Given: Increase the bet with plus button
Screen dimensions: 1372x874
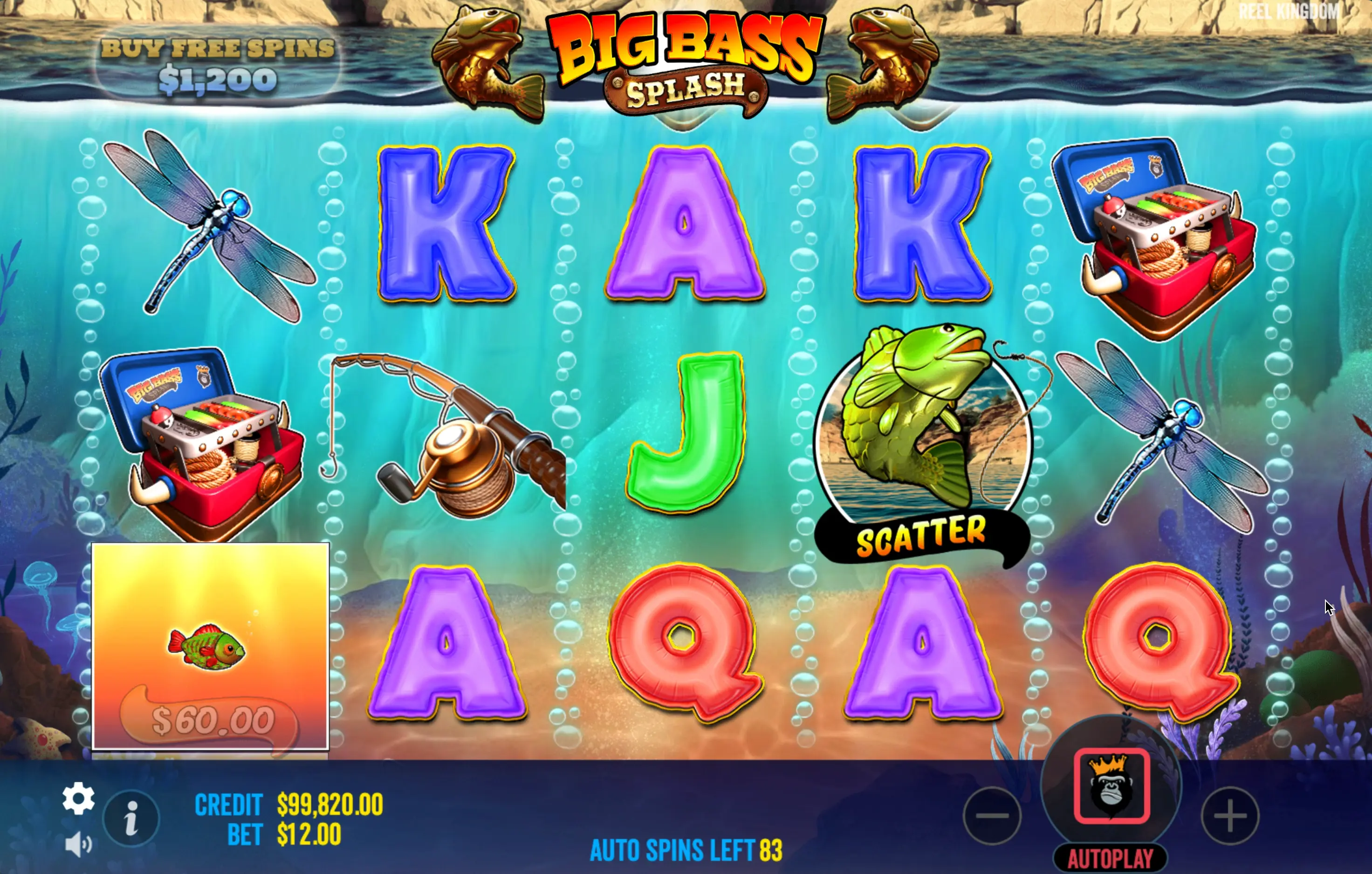Looking at the screenshot, I should click(1229, 816).
